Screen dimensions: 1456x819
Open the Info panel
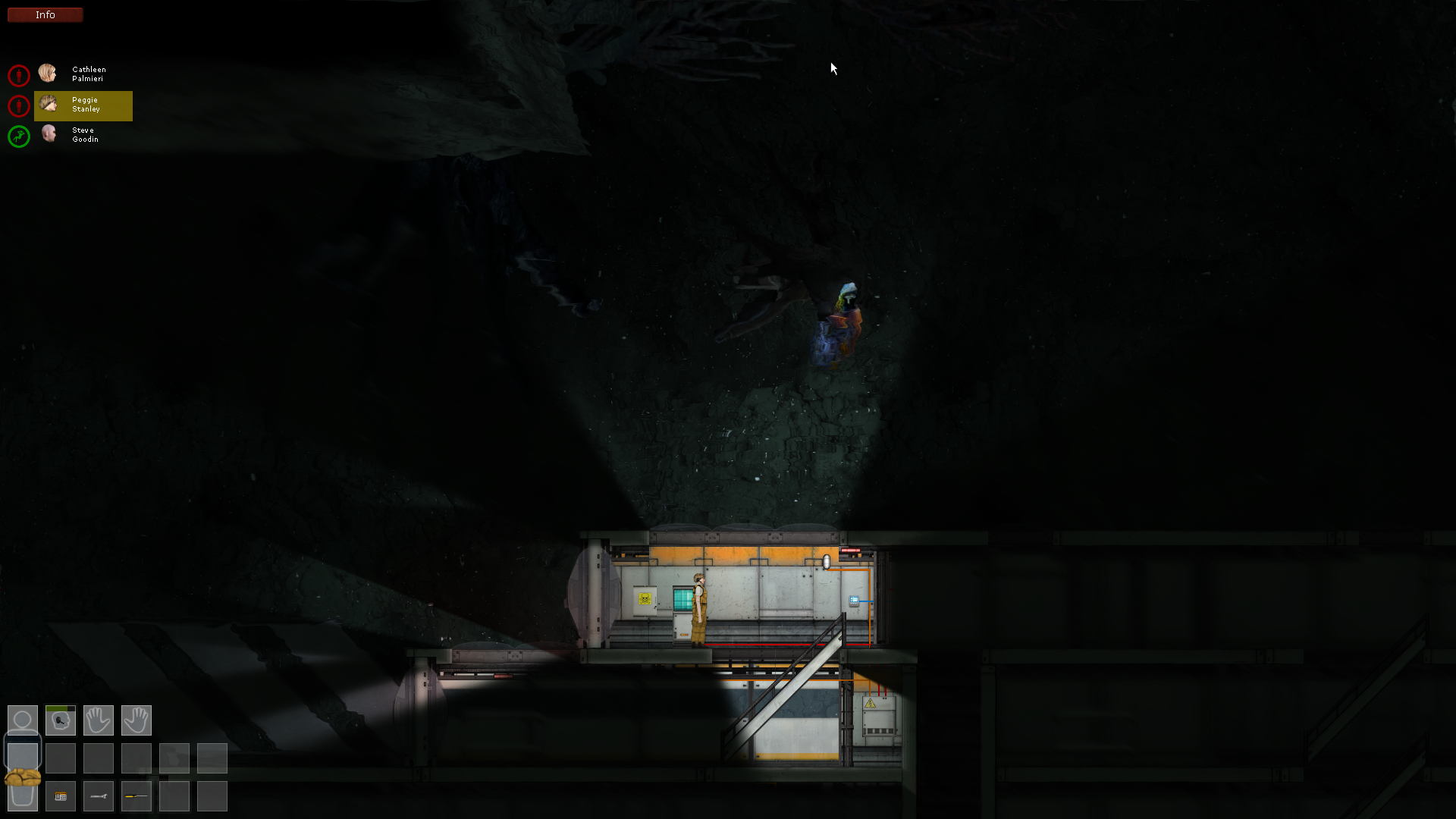[44, 14]
